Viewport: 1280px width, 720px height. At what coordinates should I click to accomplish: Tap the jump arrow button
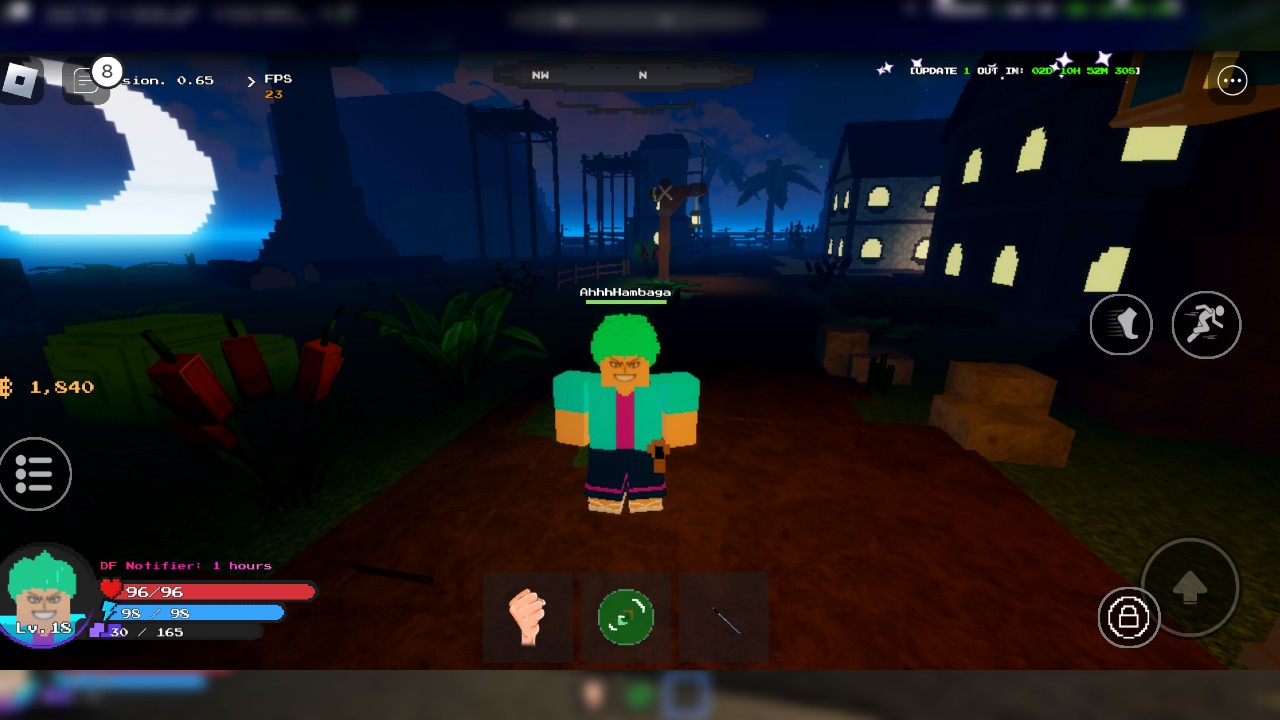pyautogui.click(x=1190, y=588)
